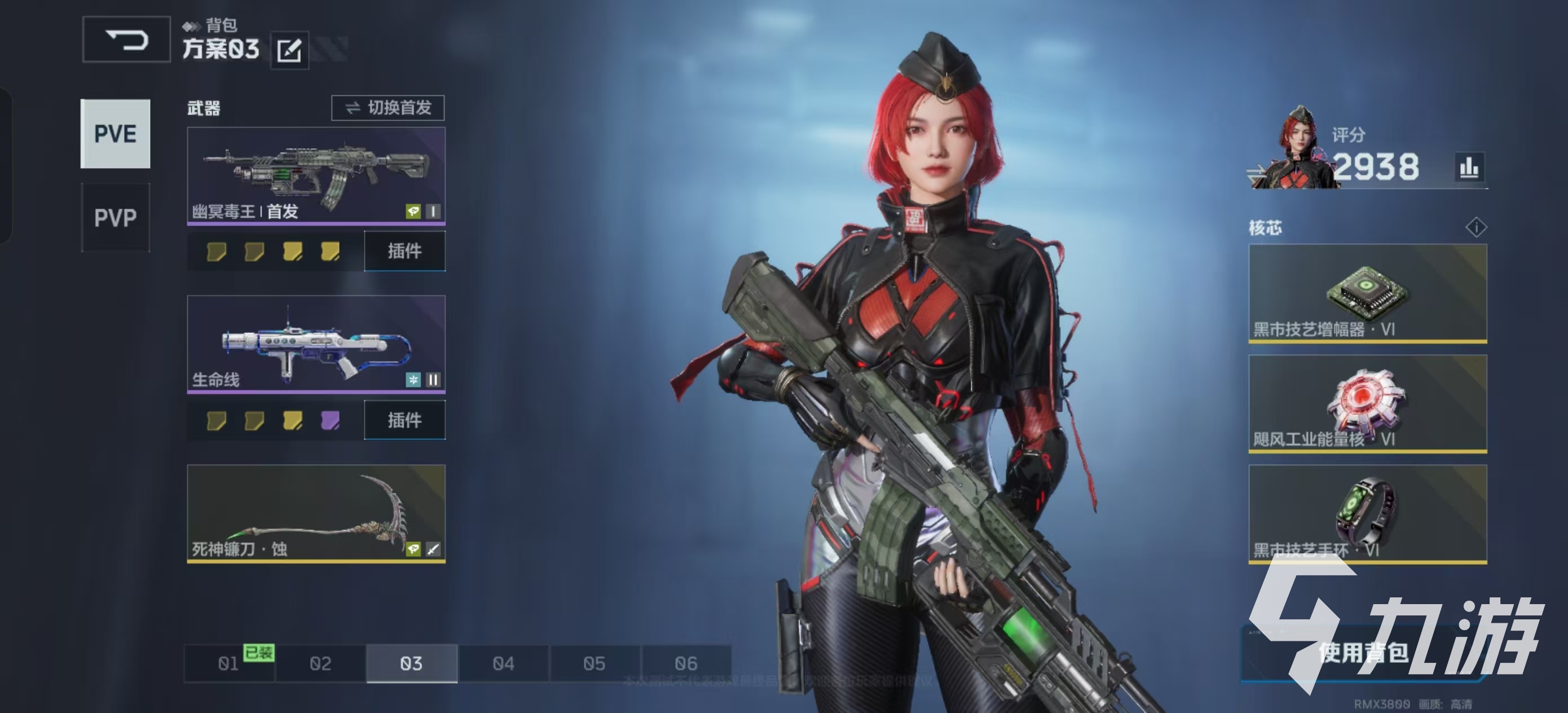Select the 幽冥毒王 rifle weapon slot
The image size is (1568, 713).
[x=316, y=175]
